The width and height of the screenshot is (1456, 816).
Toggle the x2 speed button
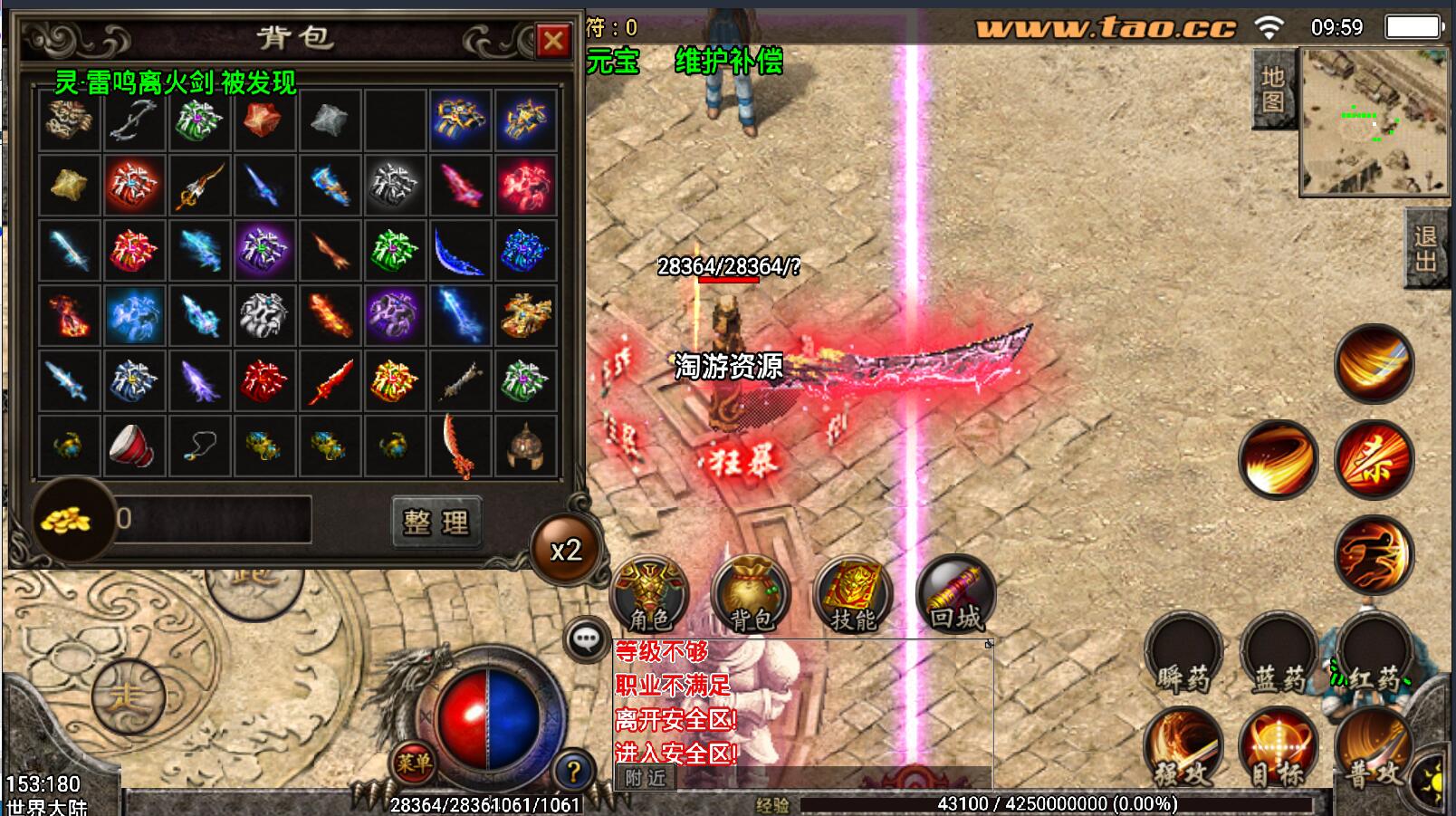[x=566, y=550]
